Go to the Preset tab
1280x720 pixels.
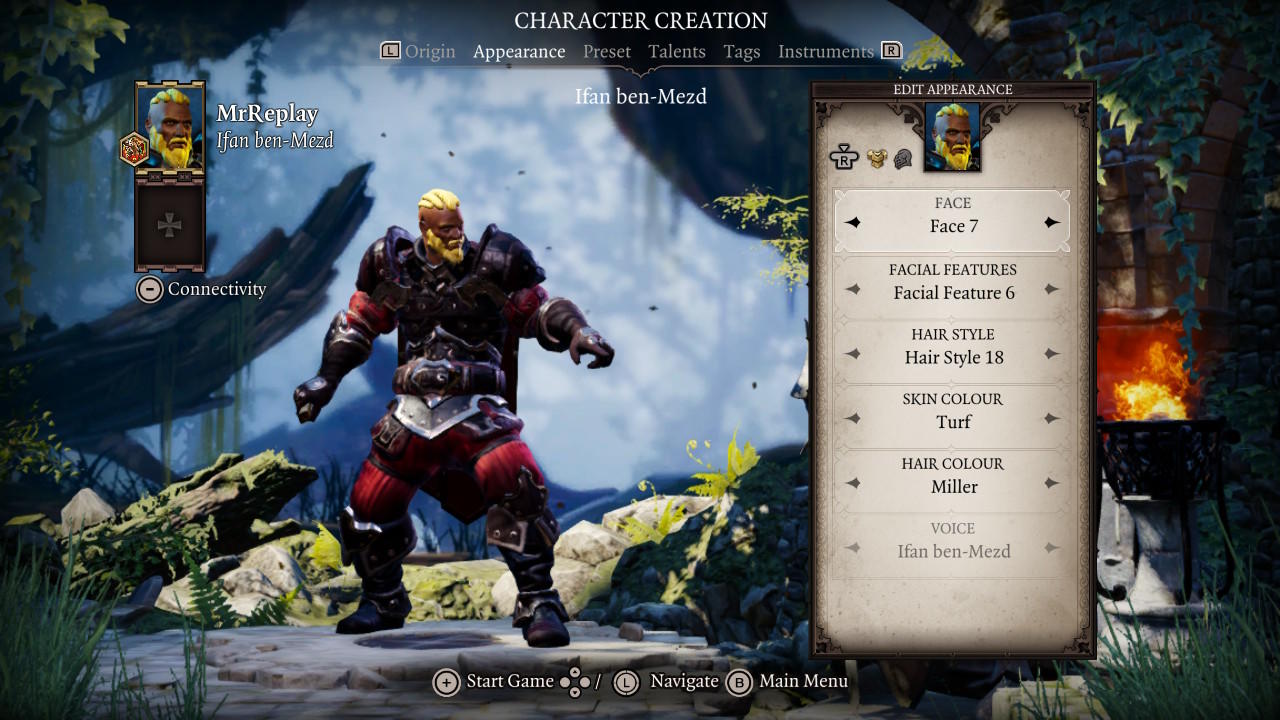[607, 51]
